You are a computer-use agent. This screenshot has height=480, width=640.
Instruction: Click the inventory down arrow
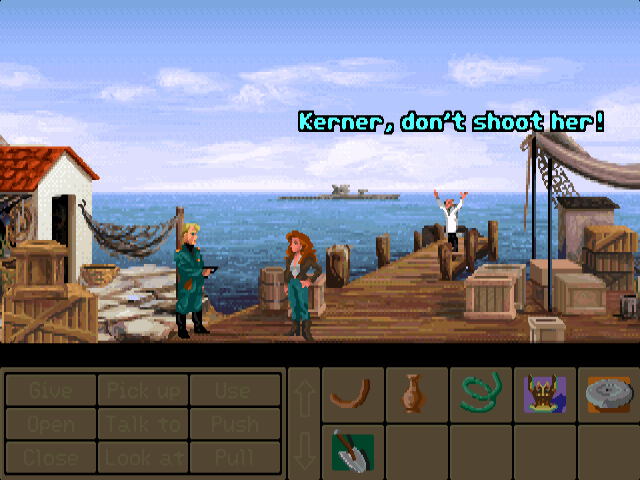point(304,450)
